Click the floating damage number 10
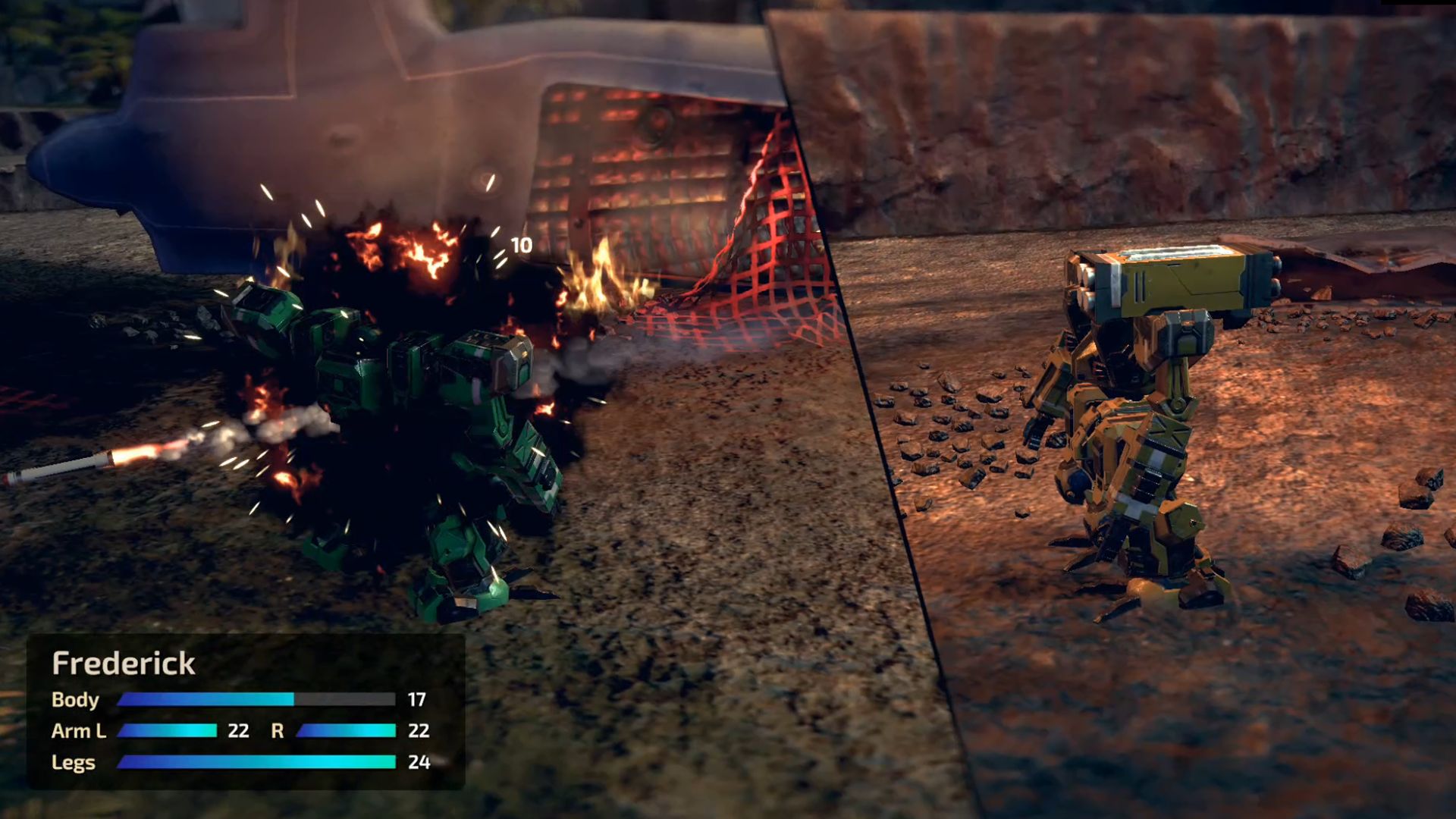 click(x=520, y=244)
